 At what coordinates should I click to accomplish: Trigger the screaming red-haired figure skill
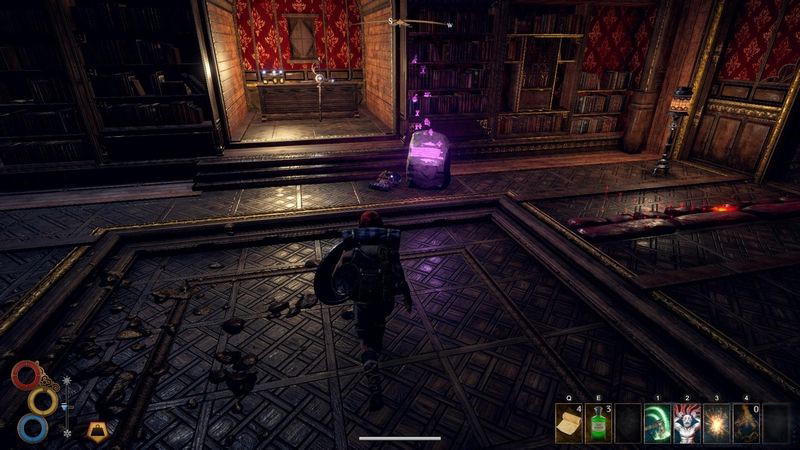[688, 423]
